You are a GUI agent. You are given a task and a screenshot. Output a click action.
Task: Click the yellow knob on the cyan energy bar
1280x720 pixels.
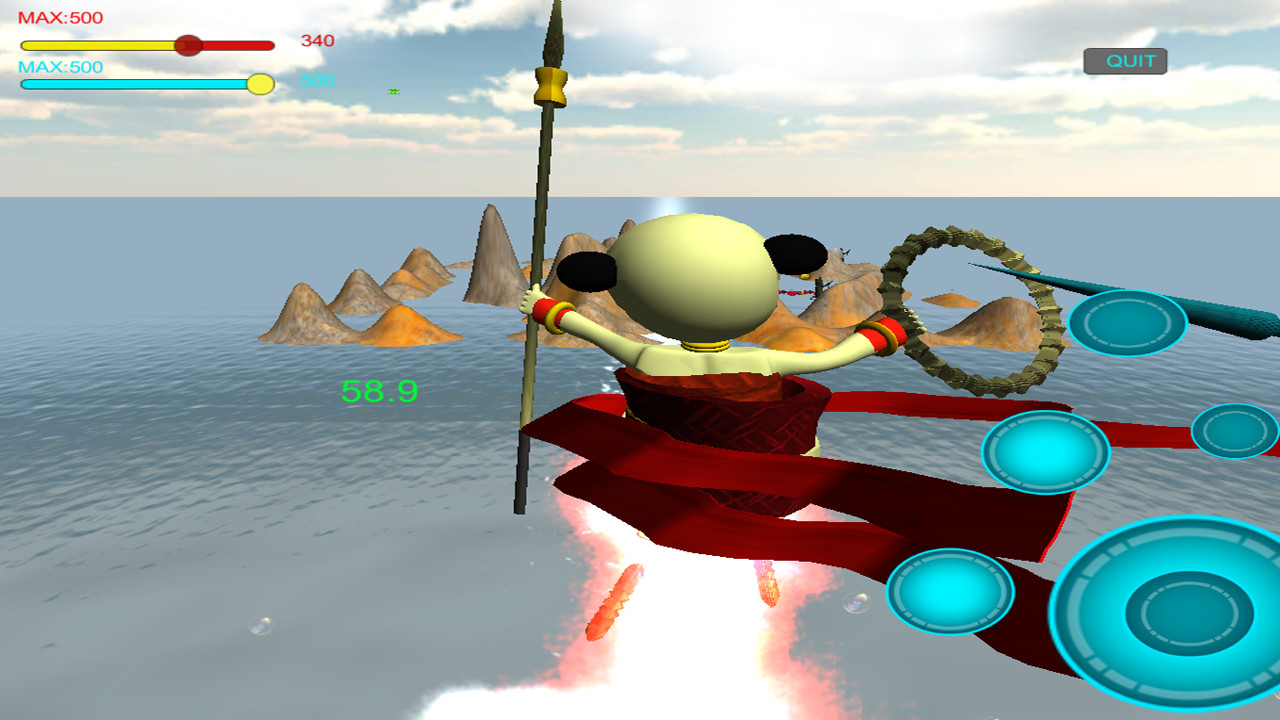coord(259,86)
